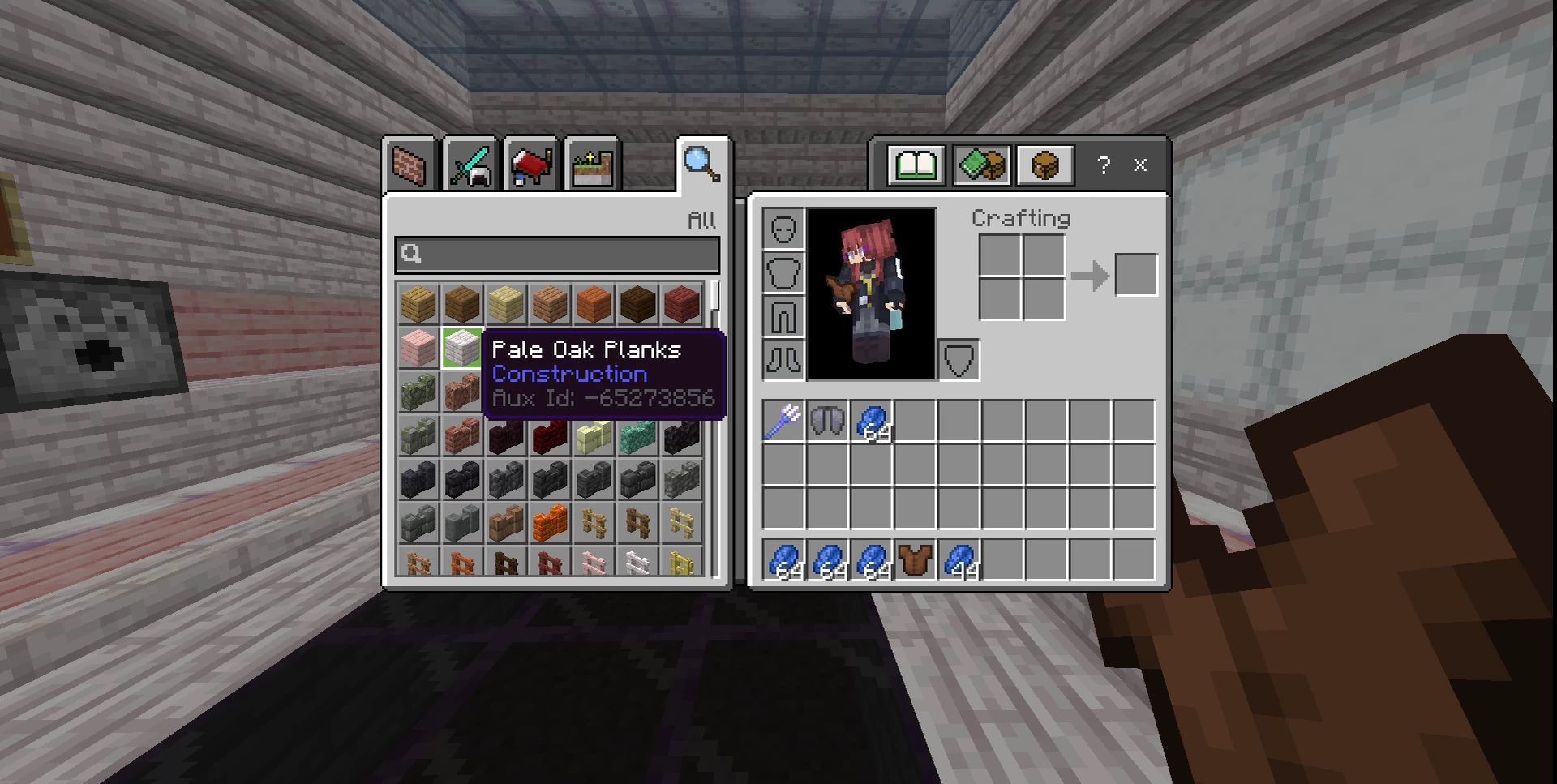Select the magnifying glass search tab
1557x784 pixels.
click(701, 164)
